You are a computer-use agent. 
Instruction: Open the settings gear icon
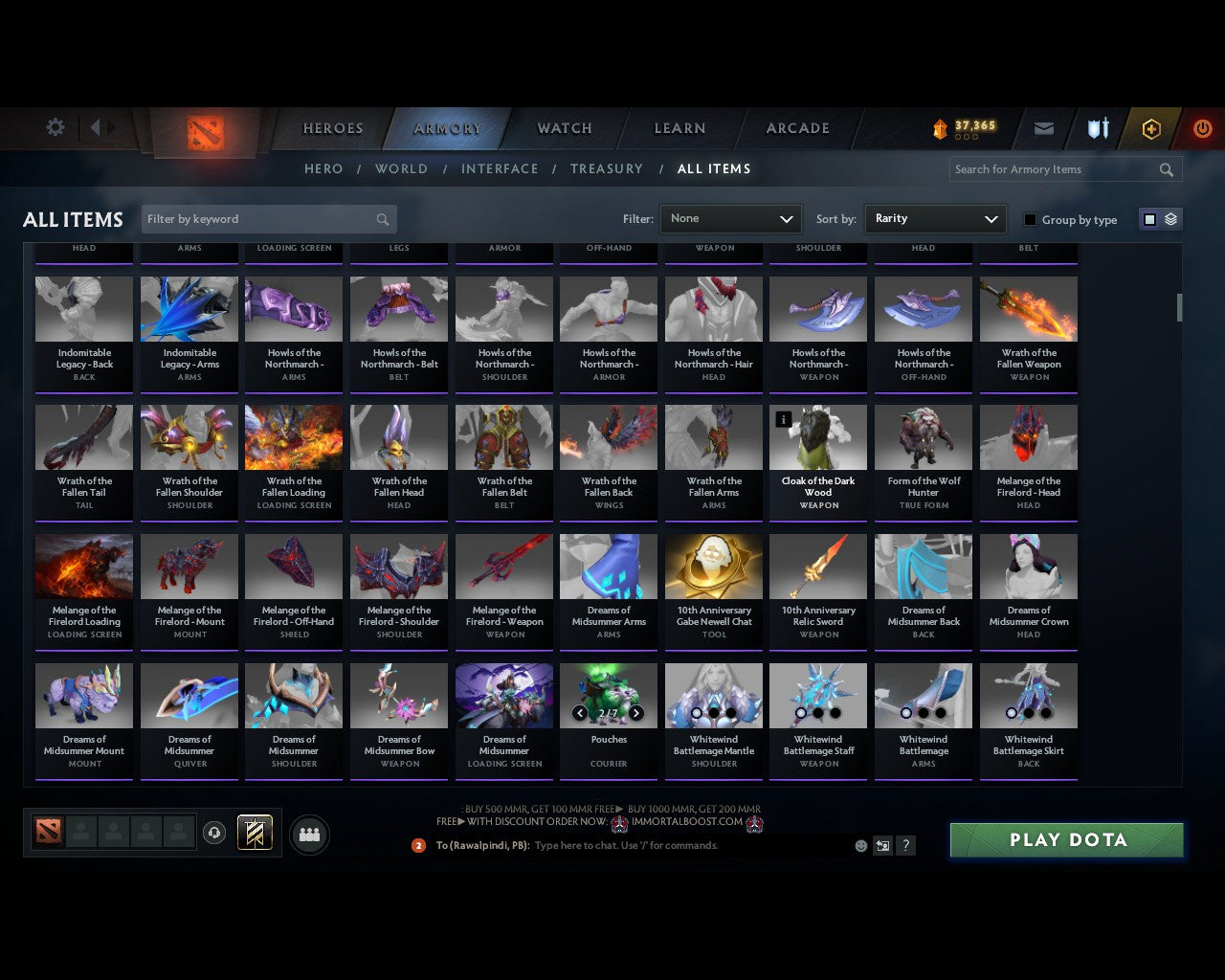[56, 126]
